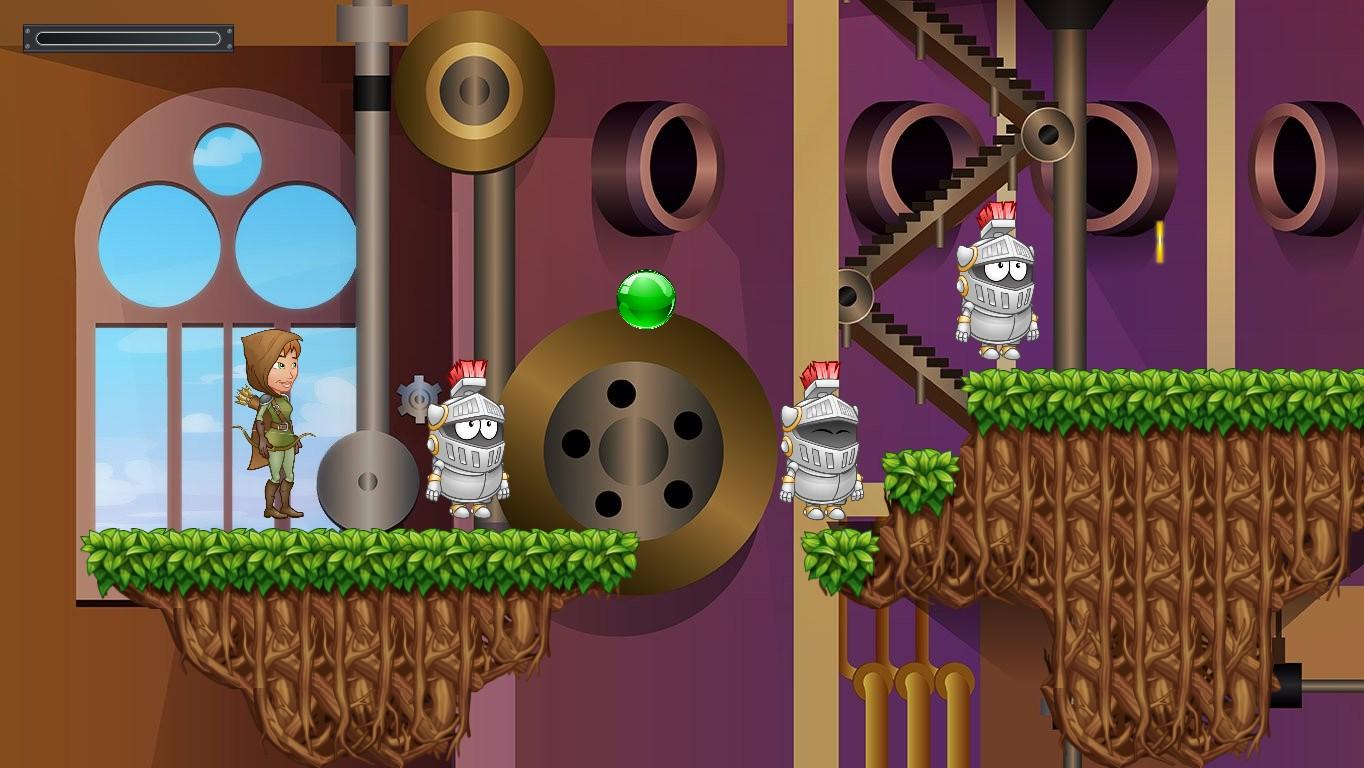Collect the green gem orb
This screenshot has height=768, width=1364.
[643, 298]
